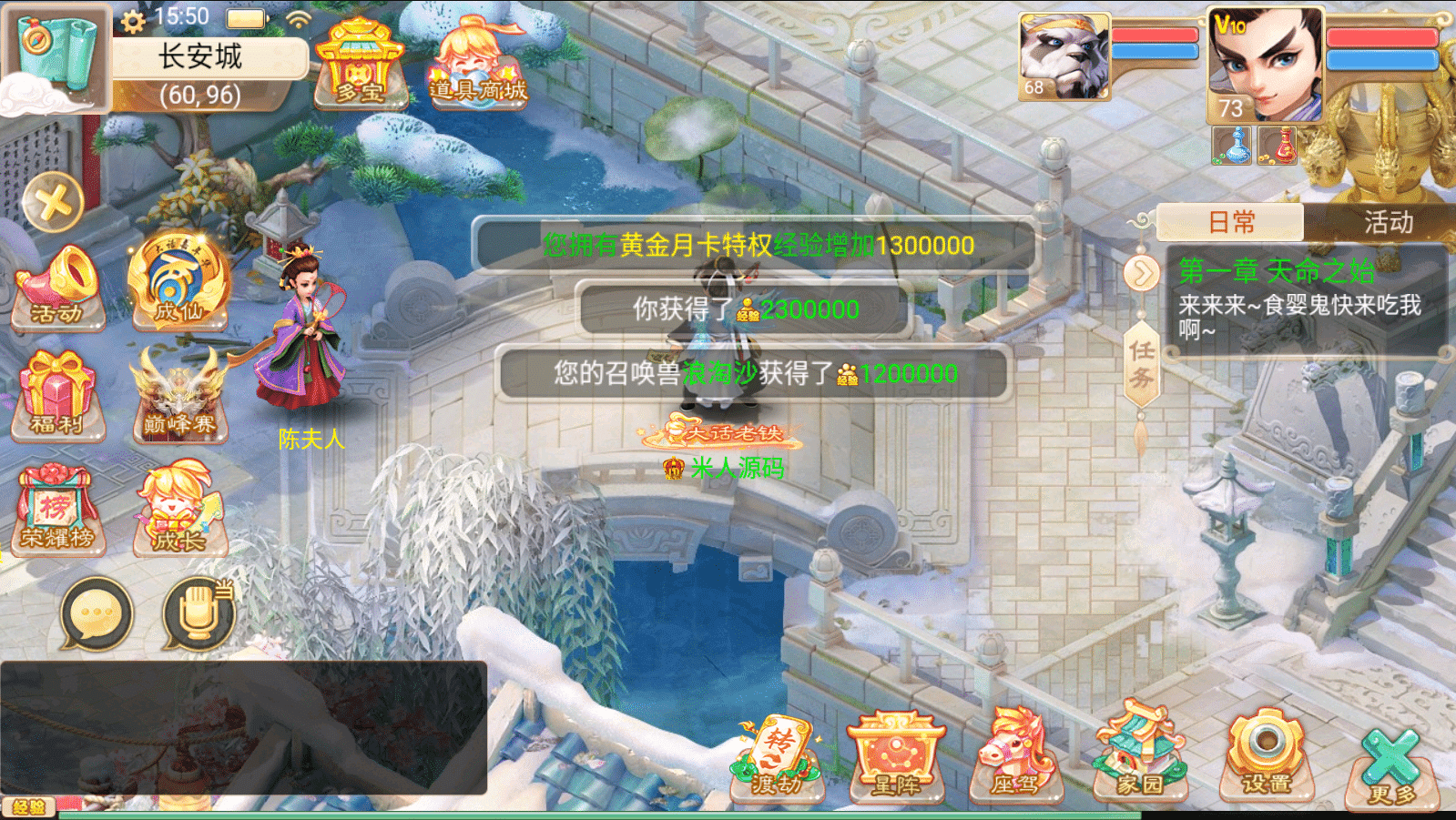Select the 日常 tab
This screenshot has height=820, width=1456.
pos(1231,222)
